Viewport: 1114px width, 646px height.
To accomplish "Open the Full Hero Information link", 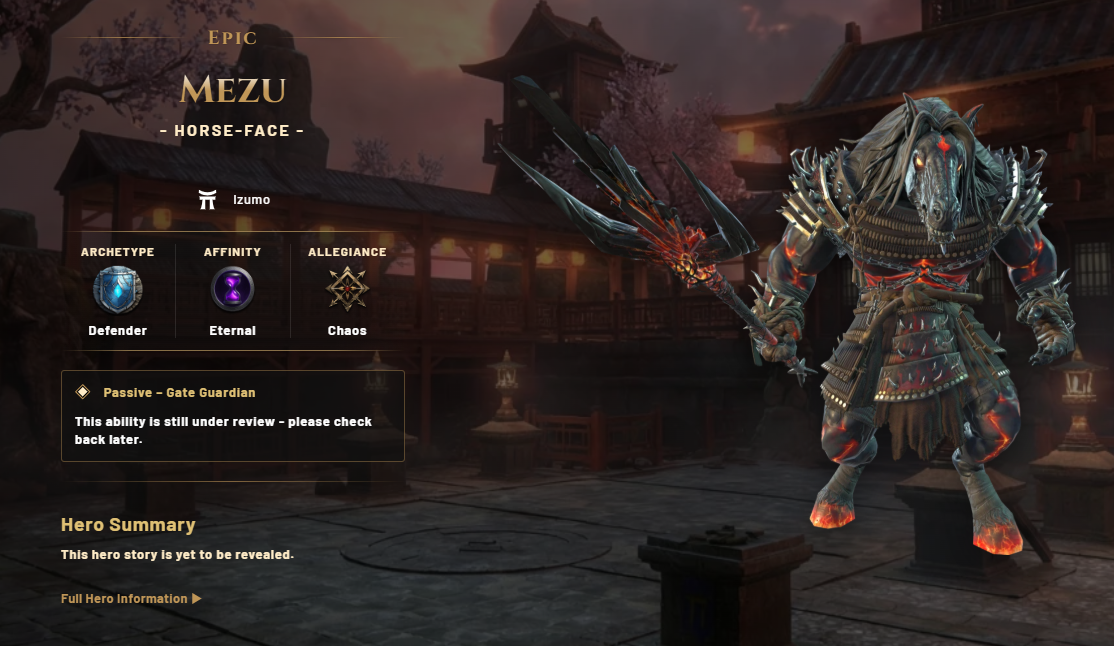I will [131, 599].
